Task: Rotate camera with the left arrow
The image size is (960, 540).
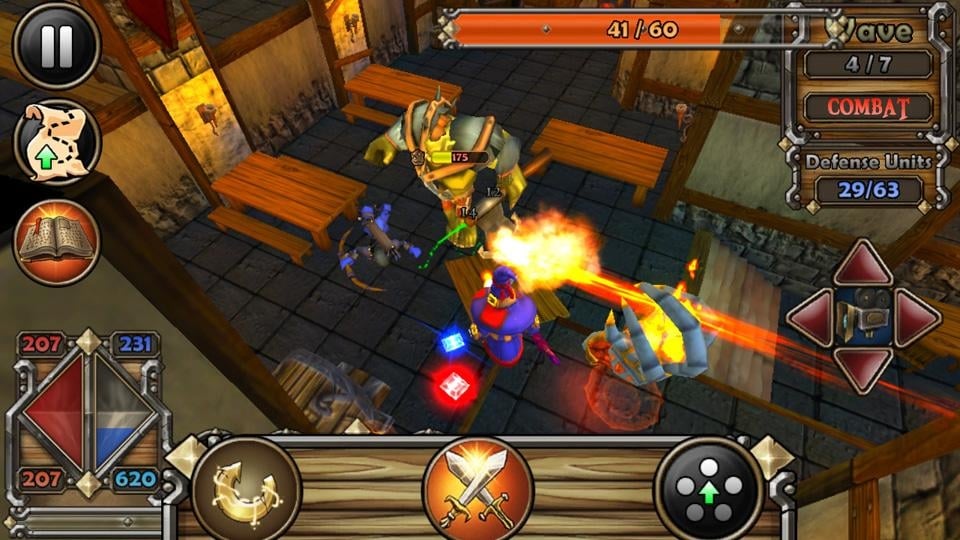Action: click(x=813, y=317)
